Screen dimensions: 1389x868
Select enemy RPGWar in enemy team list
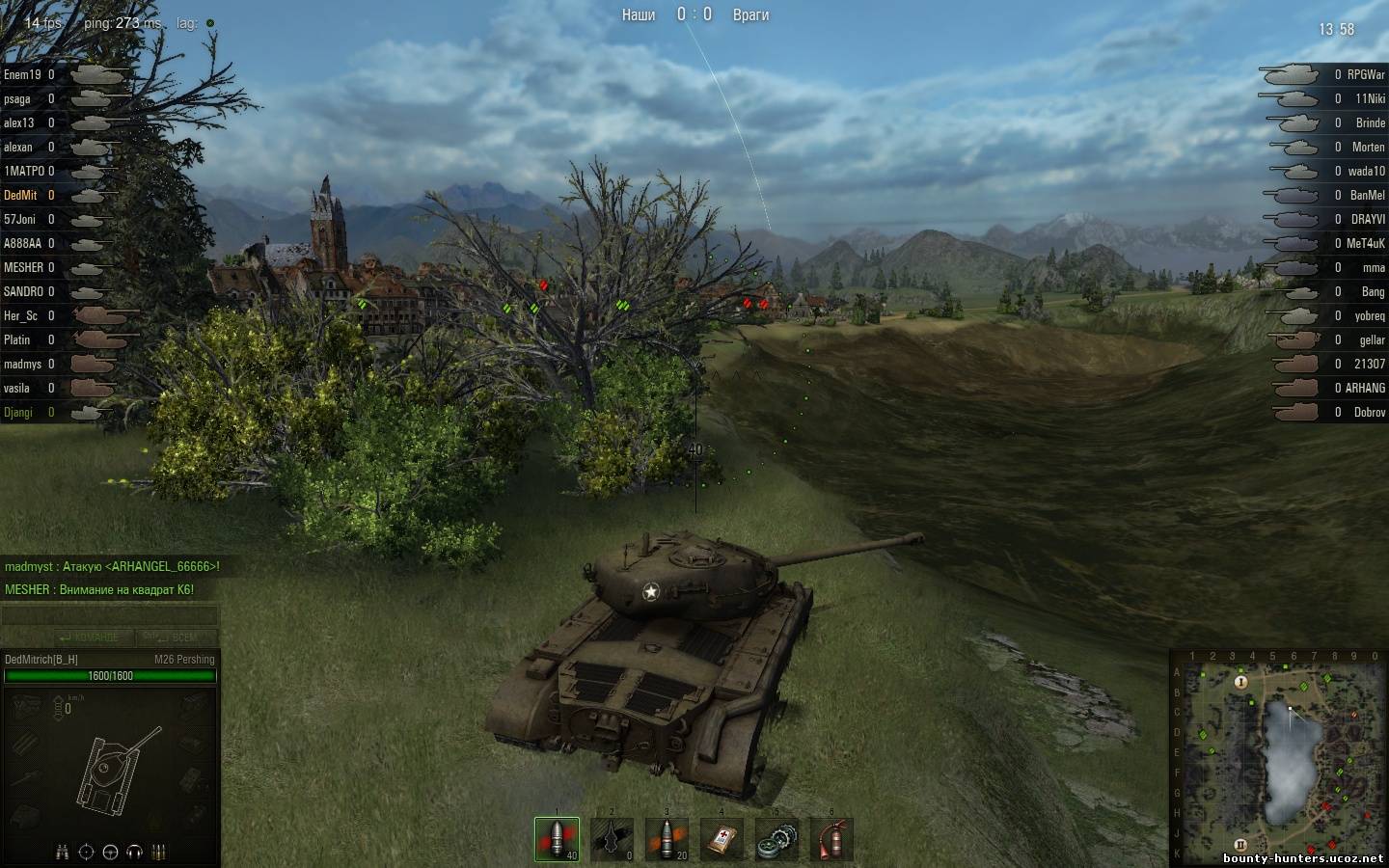1365,74
